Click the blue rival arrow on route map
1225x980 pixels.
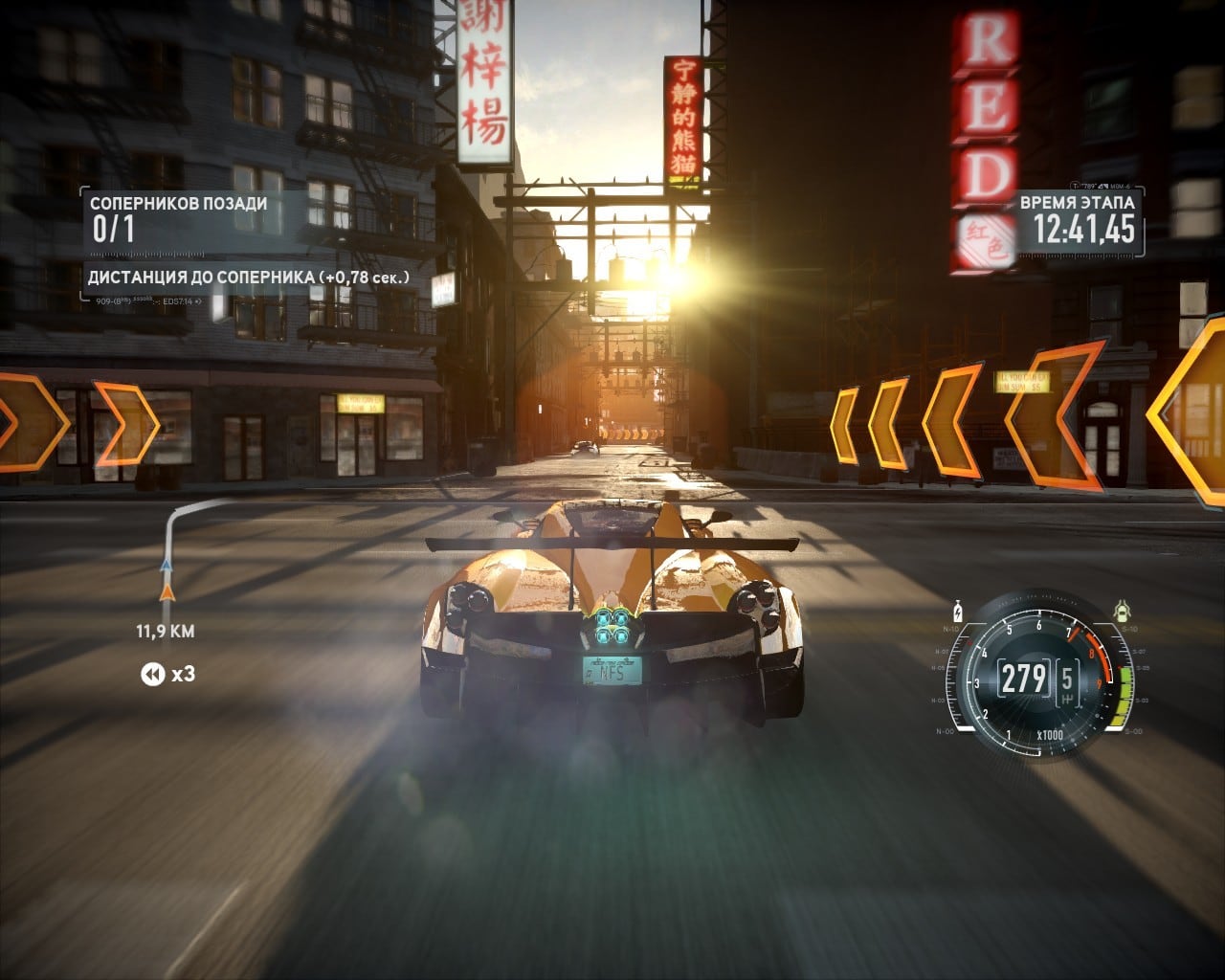coord(166,566)
